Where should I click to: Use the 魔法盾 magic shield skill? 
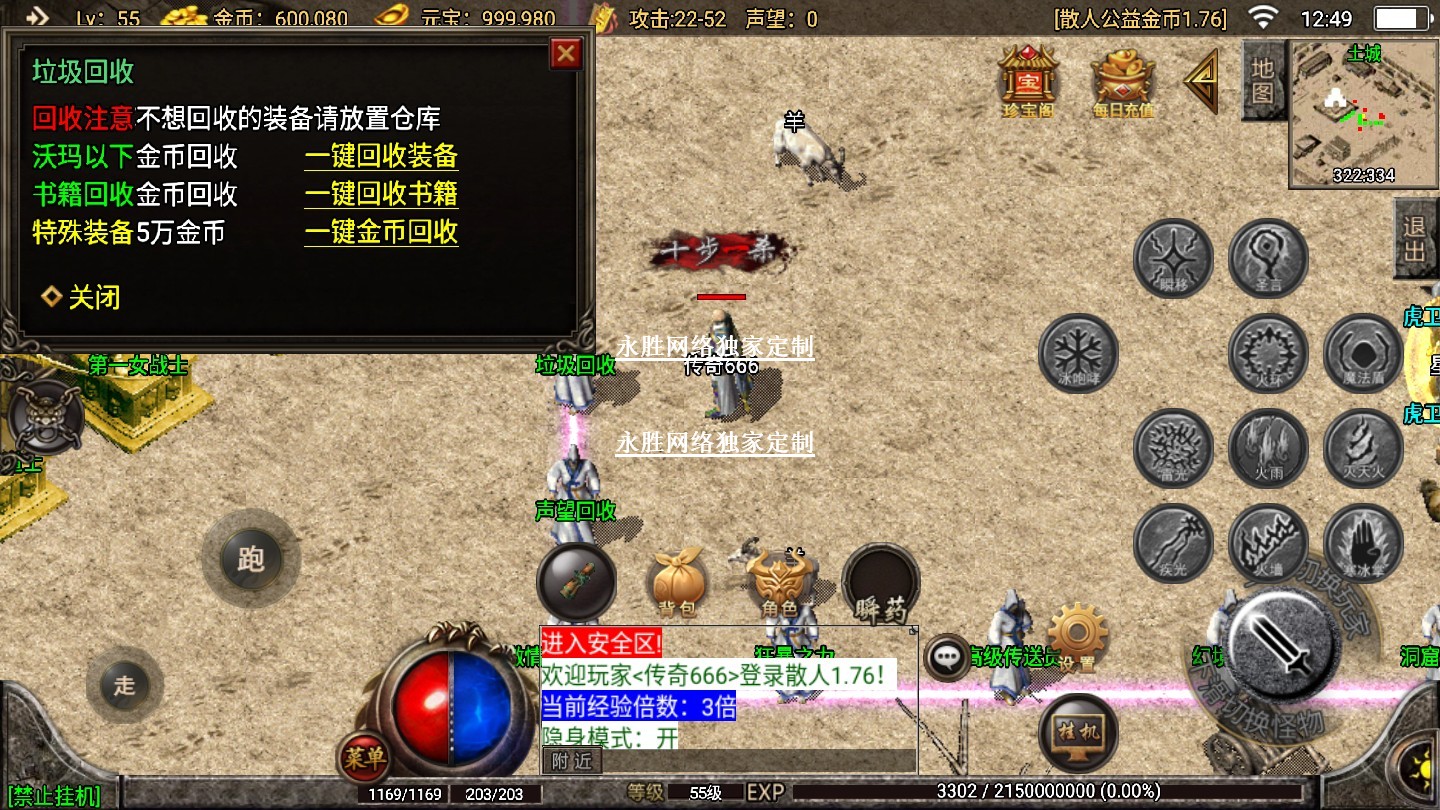(x=1363, y=353)
